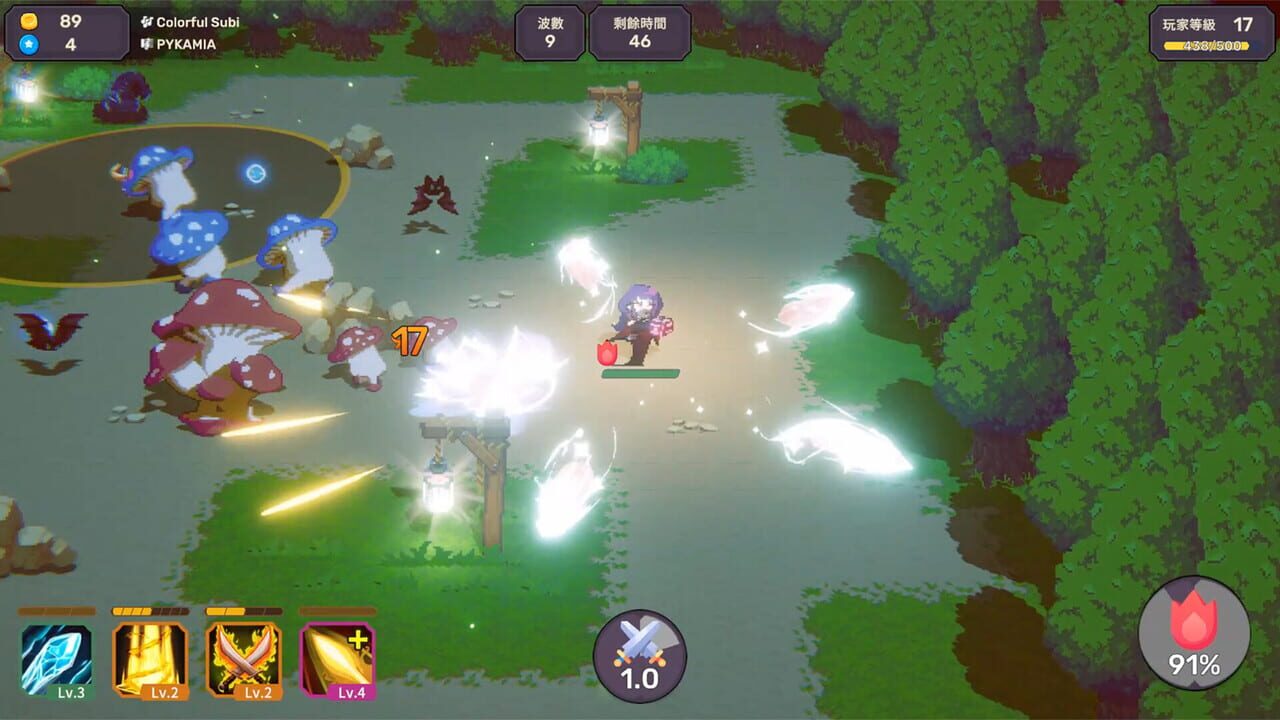The image size is (1280, 720).
Task: Tap the flame icon showing 91%
Action: pyautogui.click(x=1196, y=636)
